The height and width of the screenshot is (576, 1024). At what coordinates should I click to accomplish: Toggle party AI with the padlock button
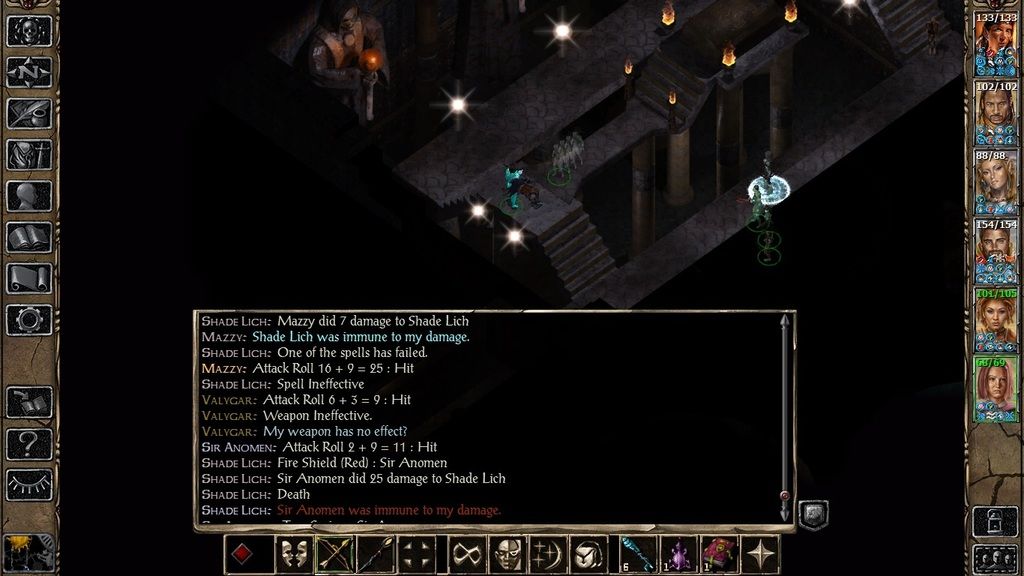pyautogui.click(x=995, y=521)
